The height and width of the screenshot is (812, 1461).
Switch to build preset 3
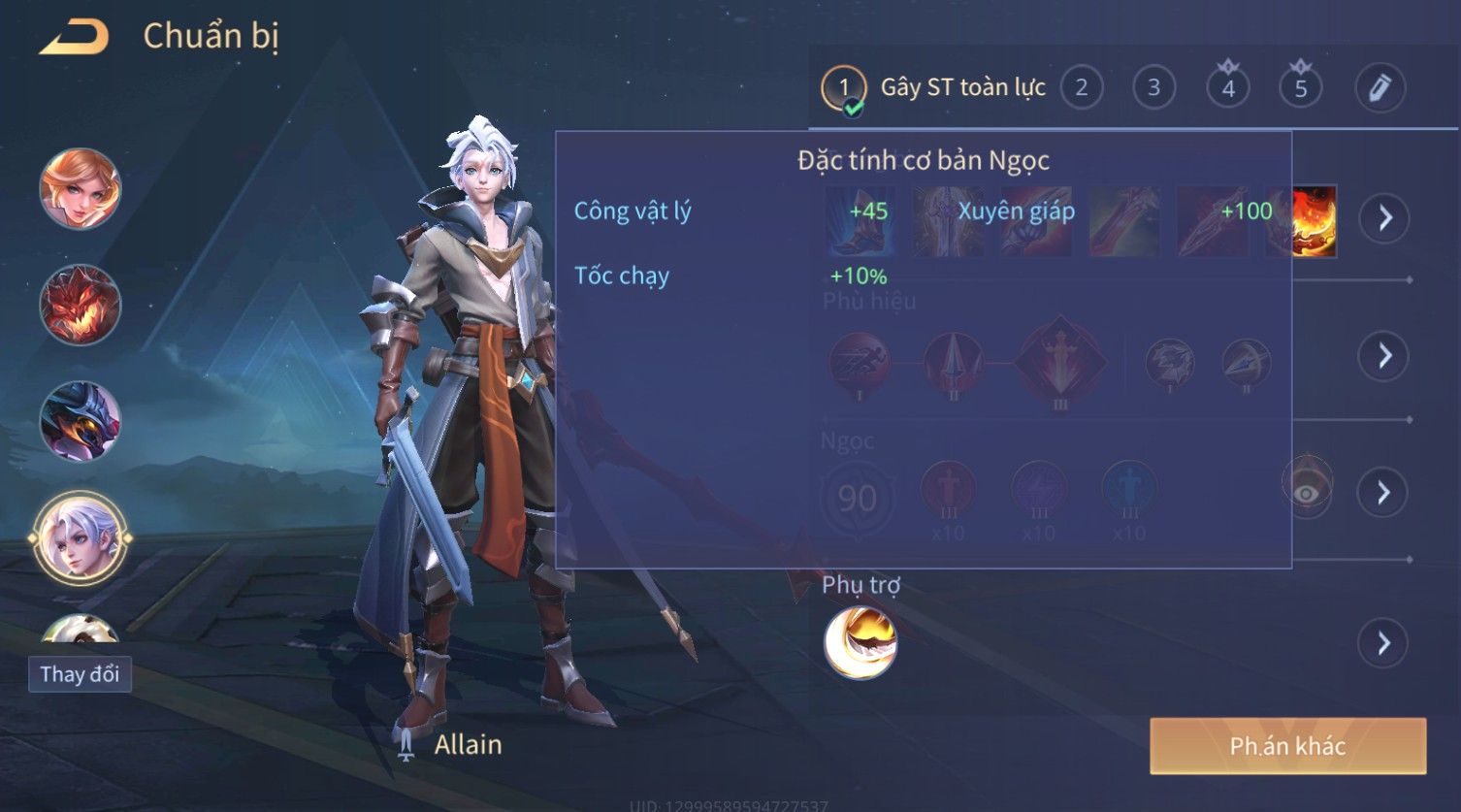[x=1153, y=88]
